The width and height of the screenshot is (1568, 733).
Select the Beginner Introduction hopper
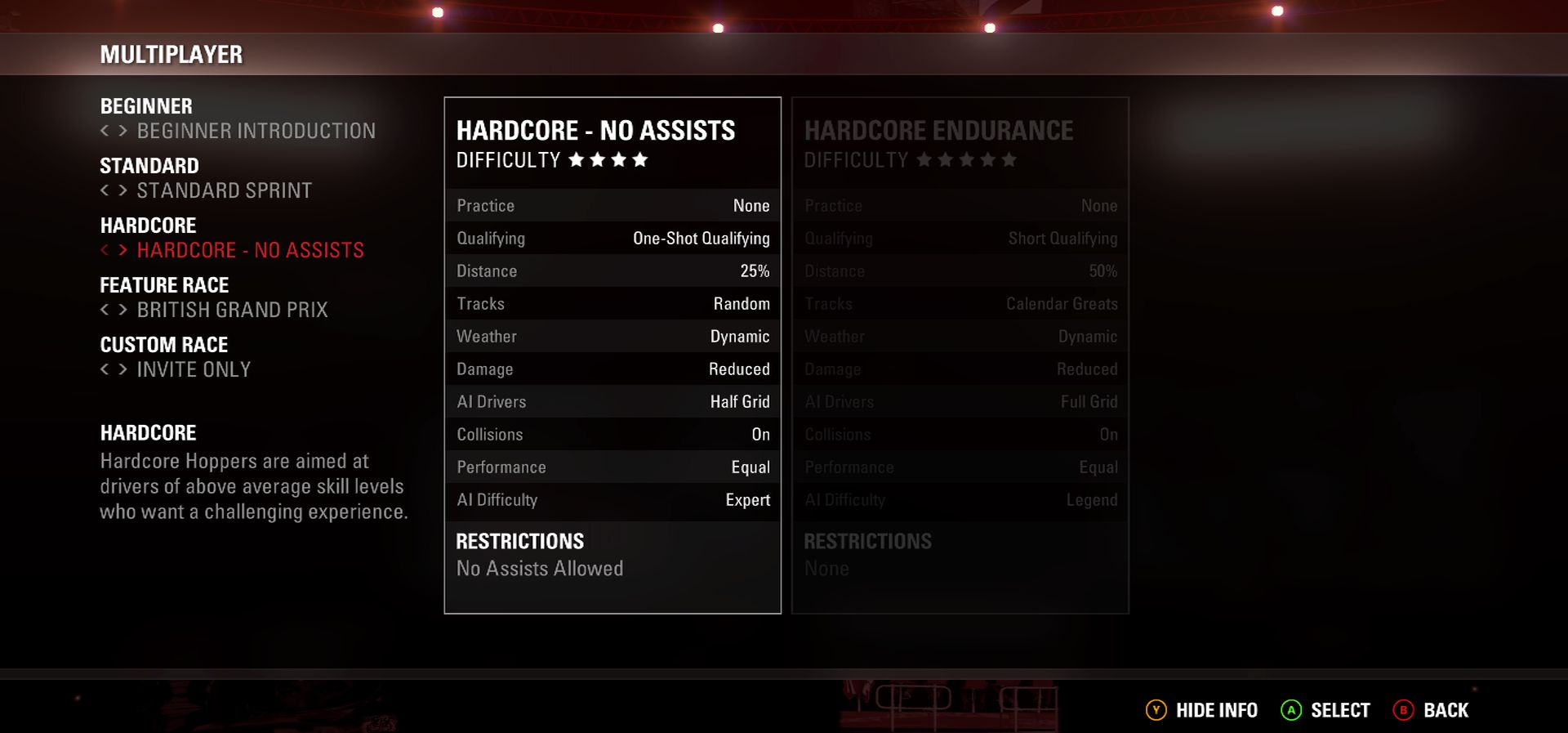(x=256, y=131)
